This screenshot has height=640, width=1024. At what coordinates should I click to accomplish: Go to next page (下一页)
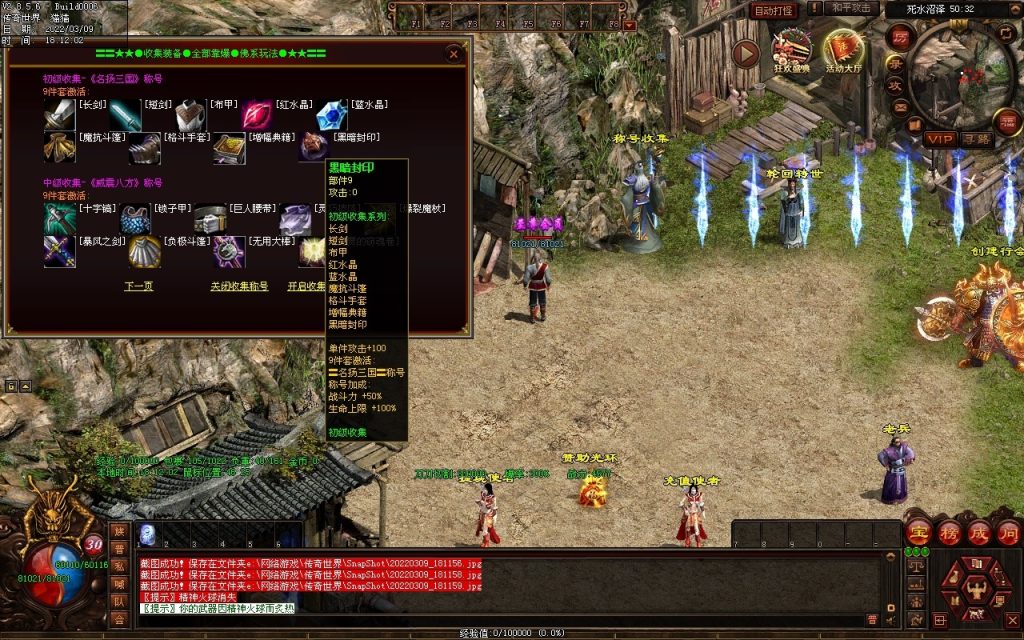[x=138, y=286]
